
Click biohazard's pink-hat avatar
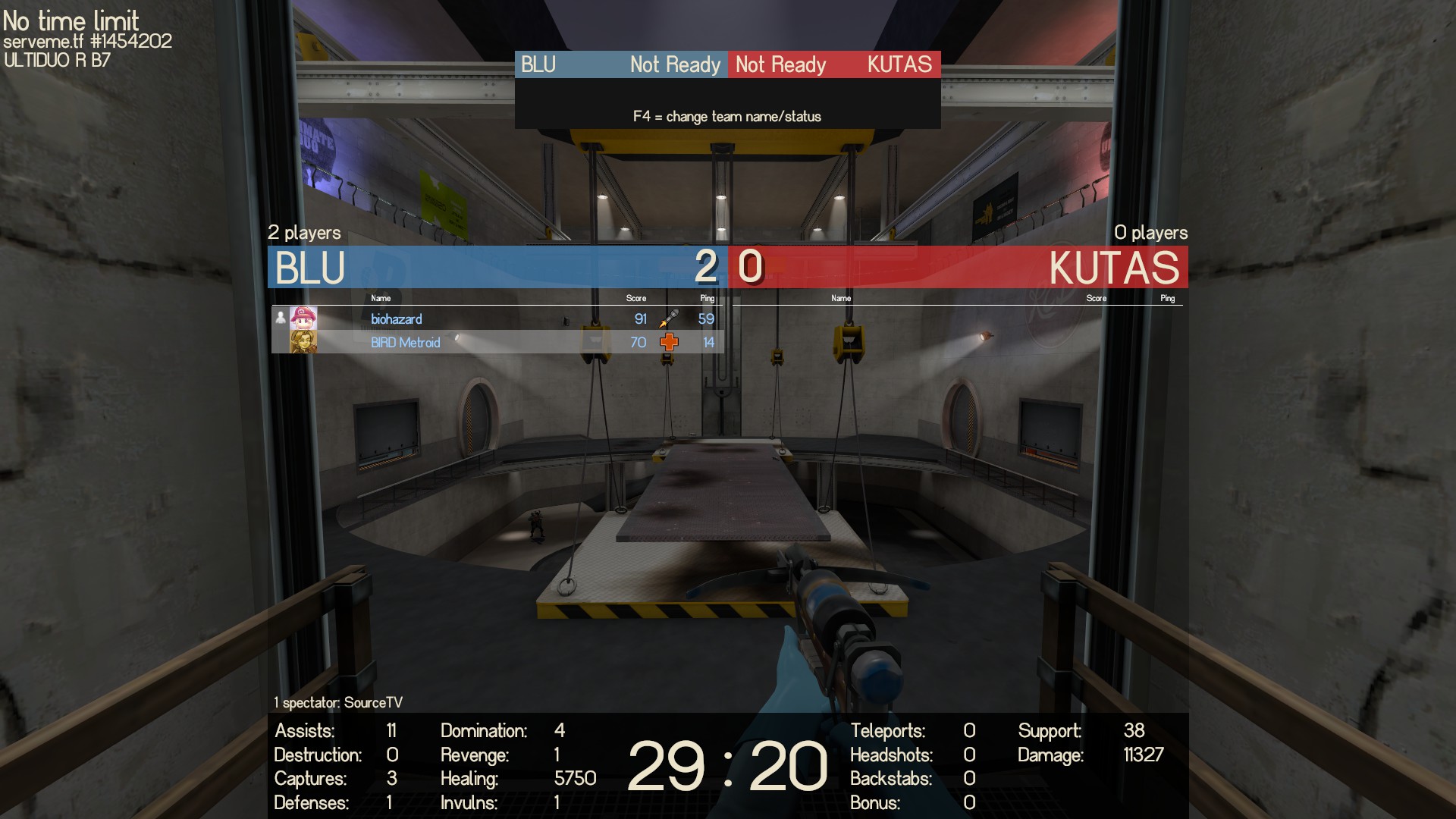[x=303, y=318]
